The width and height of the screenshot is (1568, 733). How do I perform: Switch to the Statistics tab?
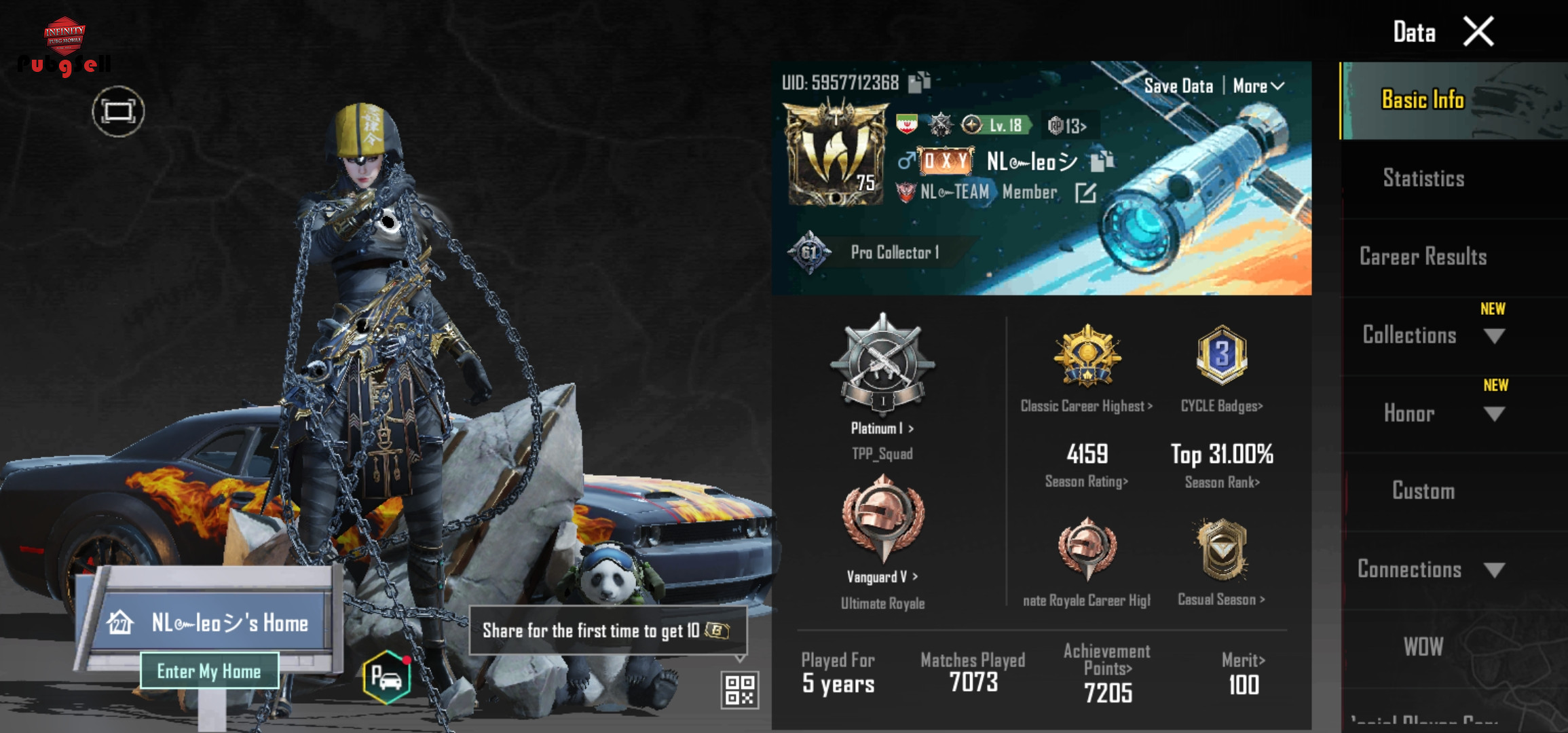(x=1423, y=178)
